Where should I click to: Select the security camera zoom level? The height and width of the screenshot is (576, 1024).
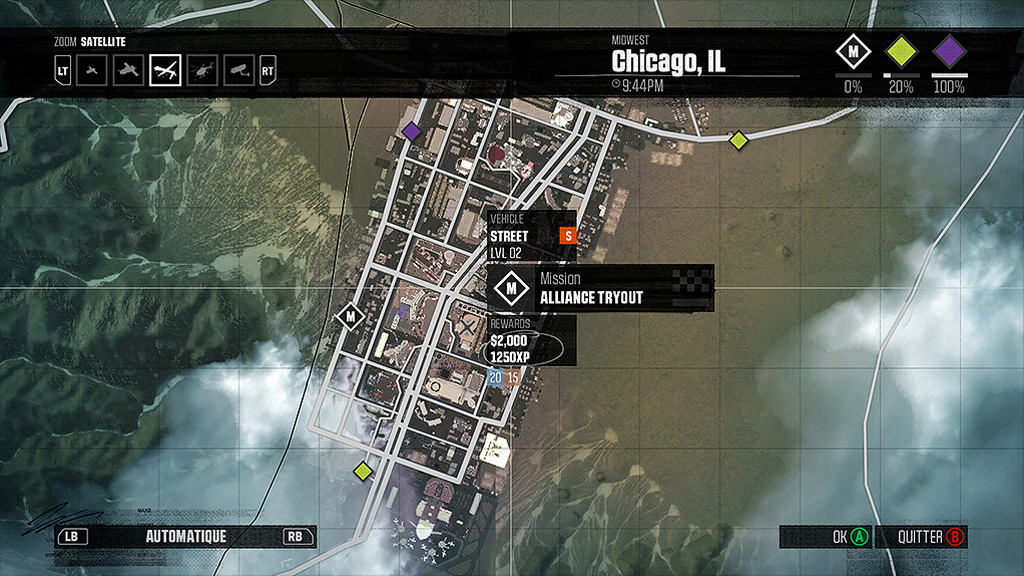pos(237,71)
